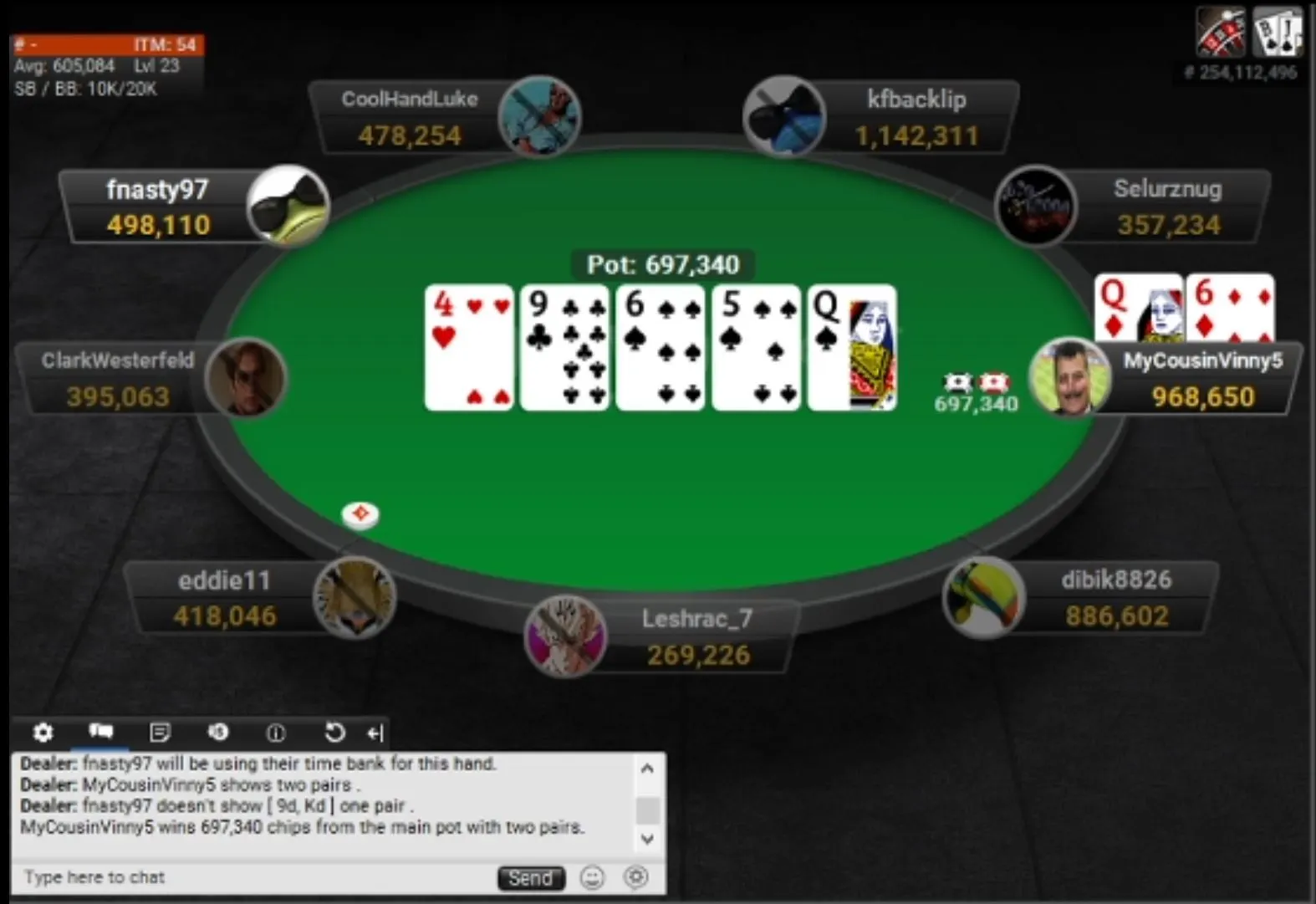Image resolution: width=1316 pixels, height=904 pixels.
Task: Select player kfbacklip's seat panel
Action: pos(916,118)
